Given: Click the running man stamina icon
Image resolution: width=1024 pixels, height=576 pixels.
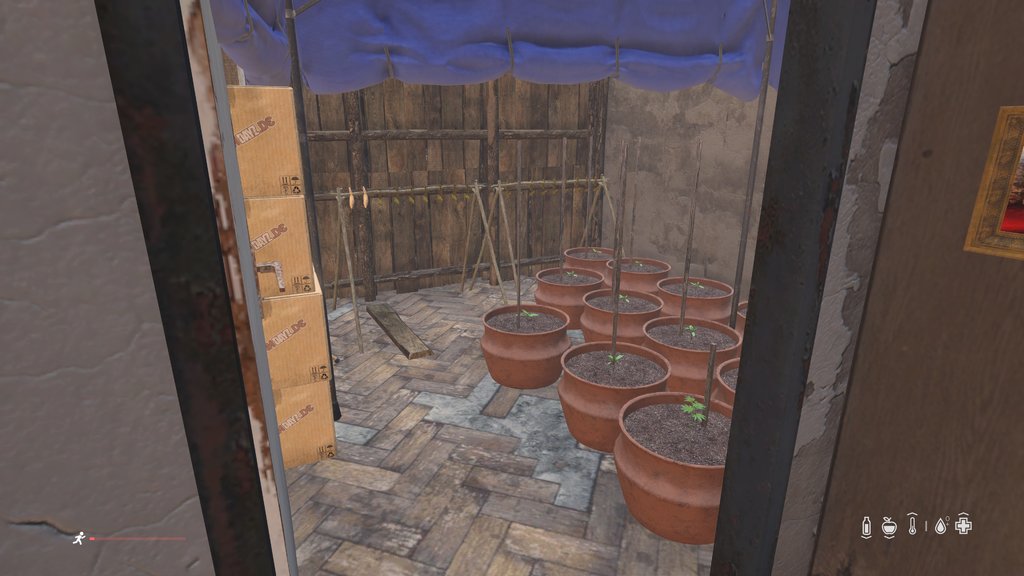Looking at the screenshot, I should tap(78, 538).
